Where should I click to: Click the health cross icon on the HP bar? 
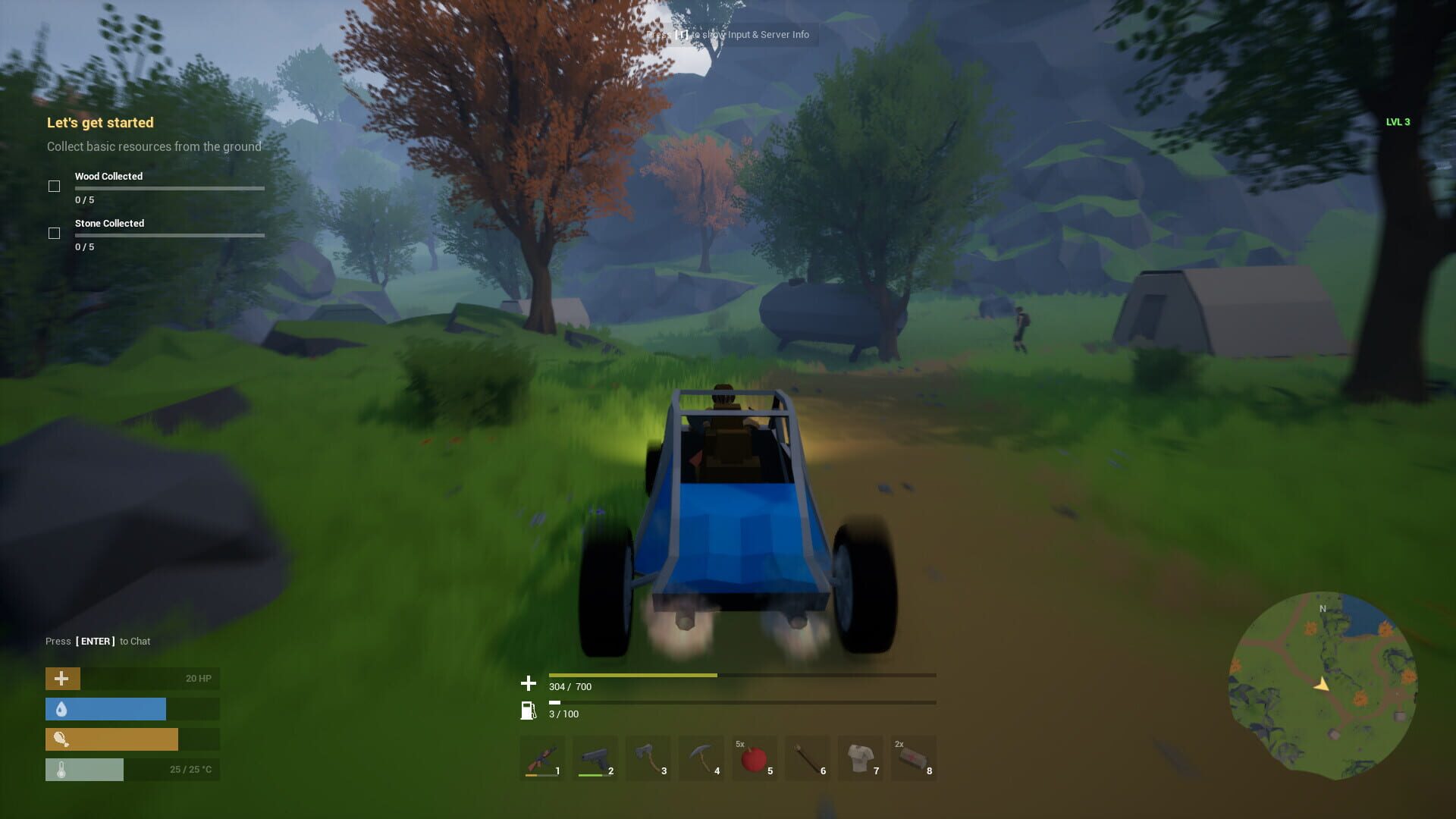pyautogui.click(x=62, y=678)
